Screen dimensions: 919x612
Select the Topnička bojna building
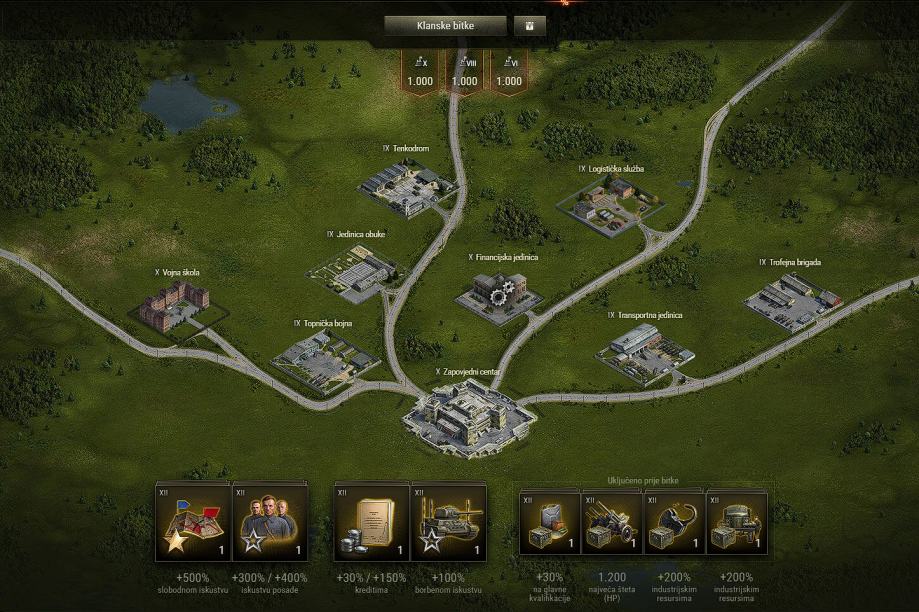click(322, 360)
